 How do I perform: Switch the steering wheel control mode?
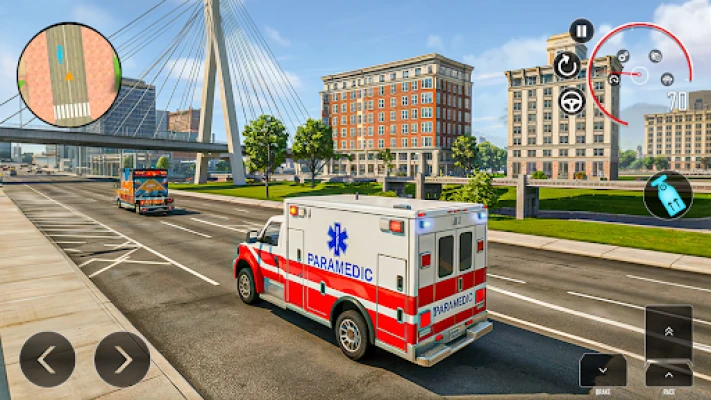point(572,101)
